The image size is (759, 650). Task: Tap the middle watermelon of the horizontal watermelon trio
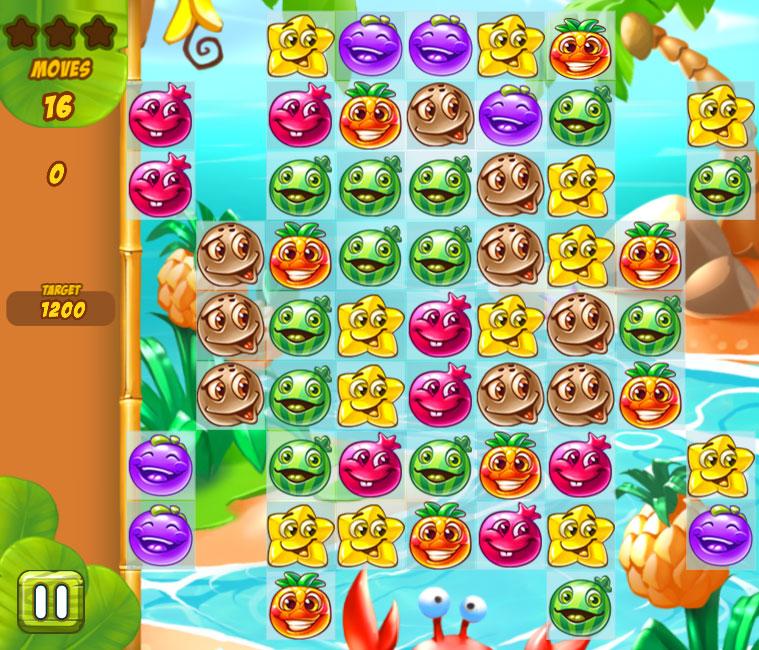point(370,185)
